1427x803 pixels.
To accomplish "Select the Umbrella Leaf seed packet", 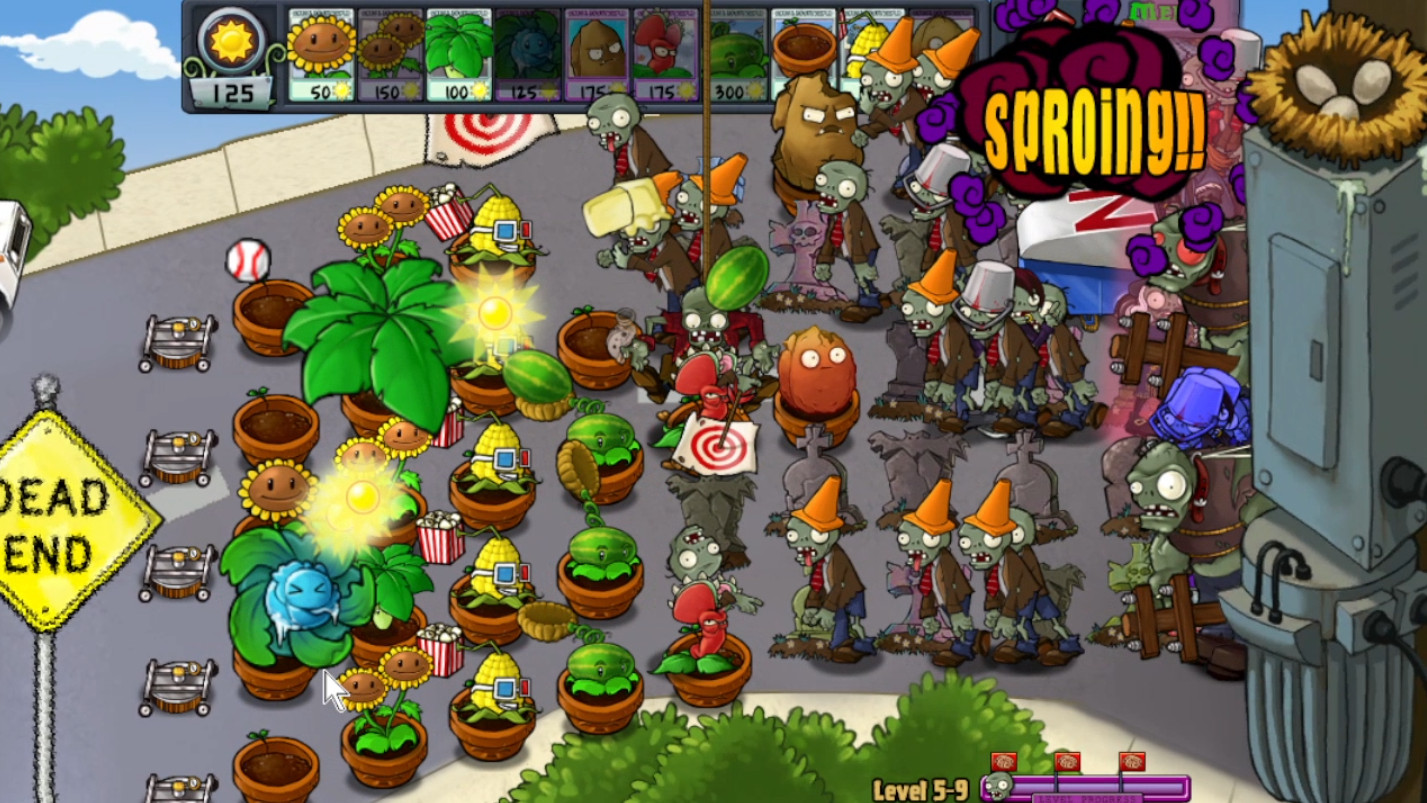I will (x=457, y=55).
